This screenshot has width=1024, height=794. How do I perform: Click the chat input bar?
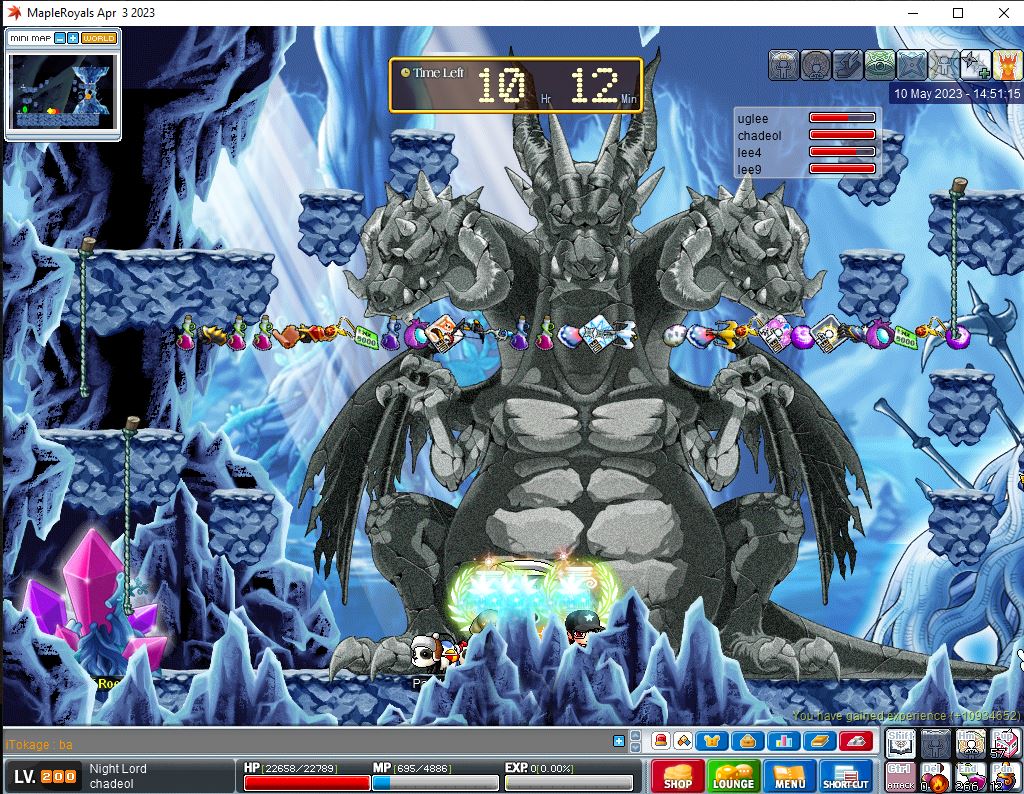point(300,743)
